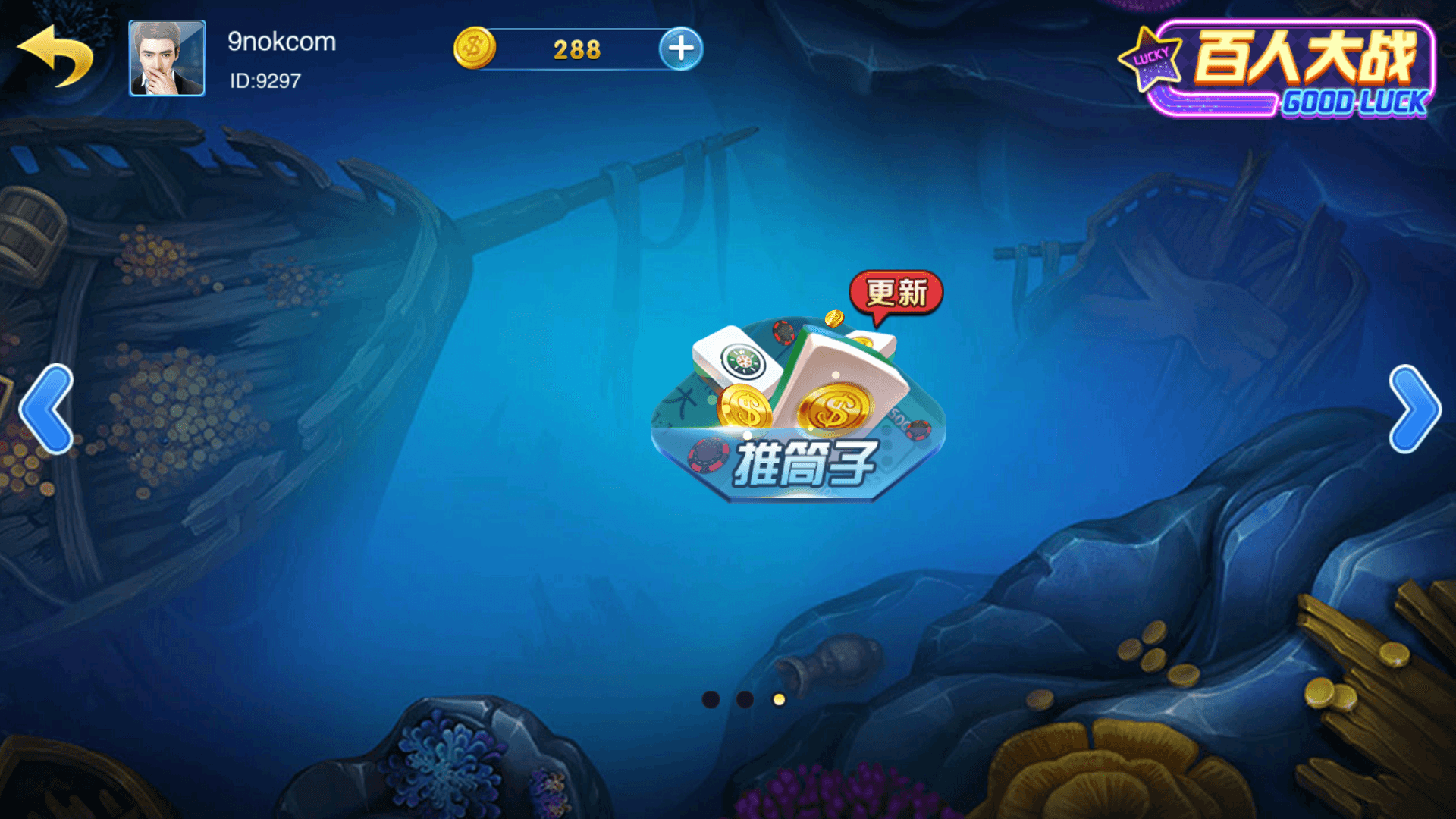Tap the red 更新 update badge
1456x819 pixels.
point(896,293)
